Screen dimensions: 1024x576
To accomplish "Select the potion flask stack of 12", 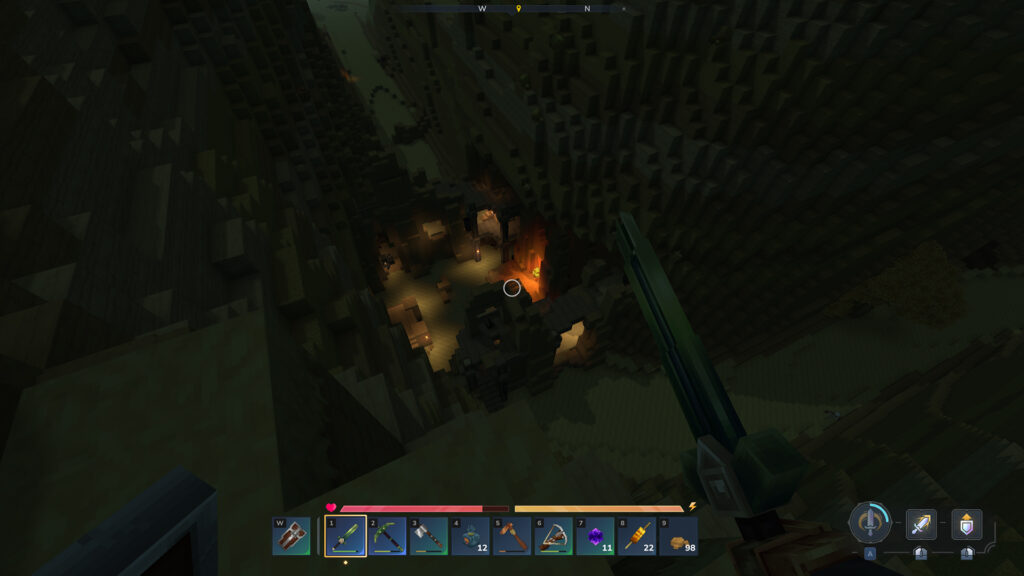I will [470, 537].
